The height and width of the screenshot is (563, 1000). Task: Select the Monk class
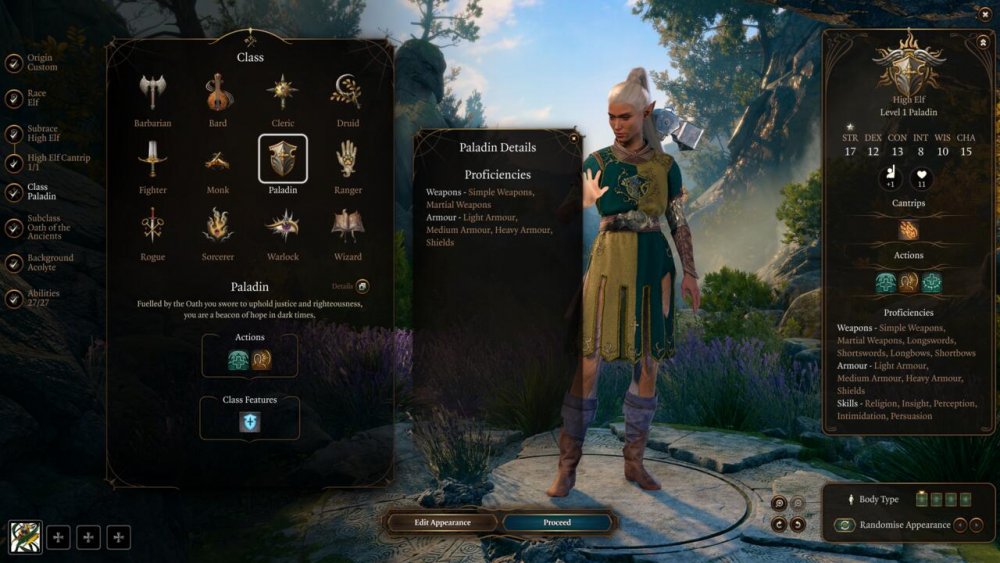point(217,159)
